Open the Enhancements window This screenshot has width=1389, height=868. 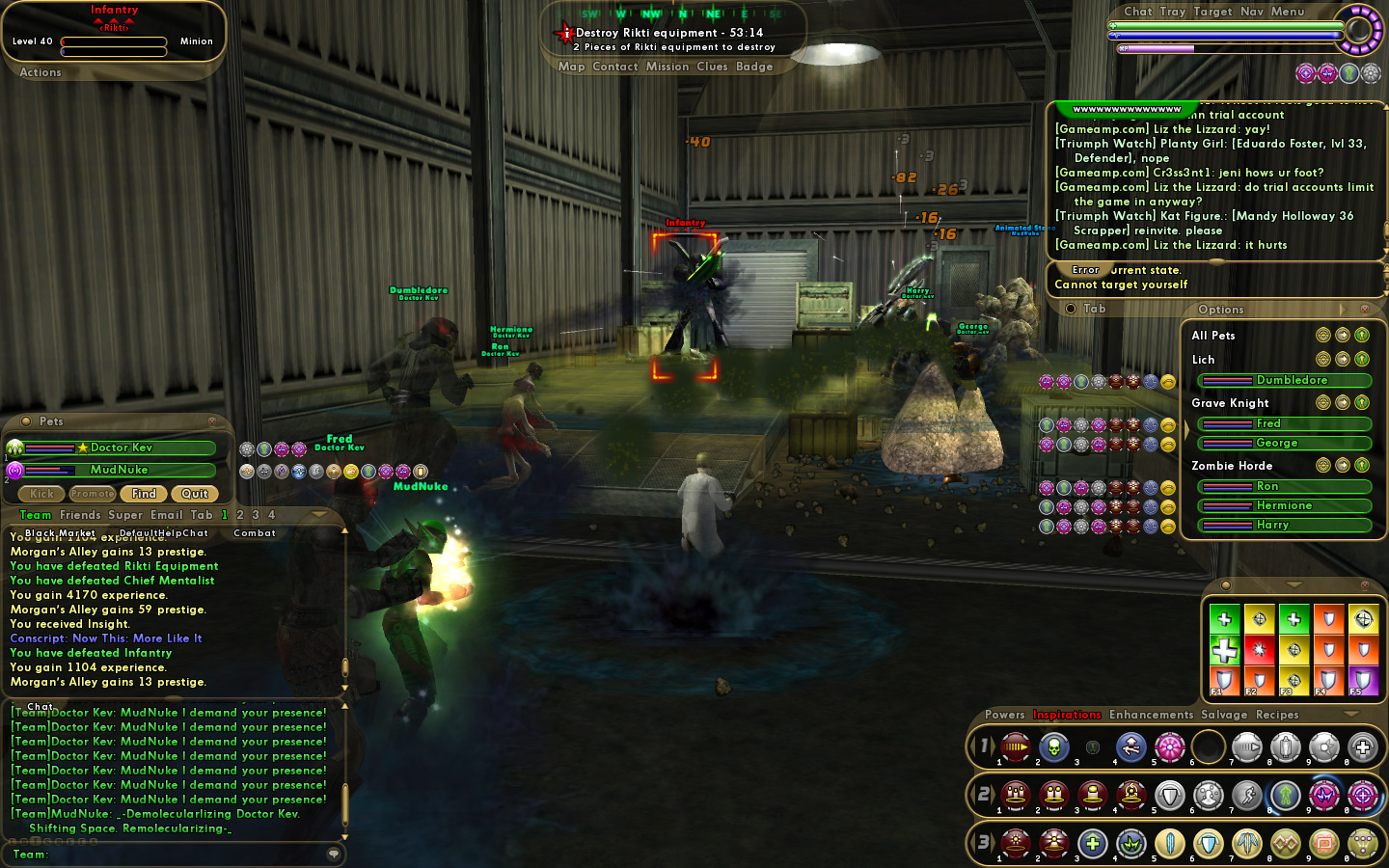(1151, 715)
